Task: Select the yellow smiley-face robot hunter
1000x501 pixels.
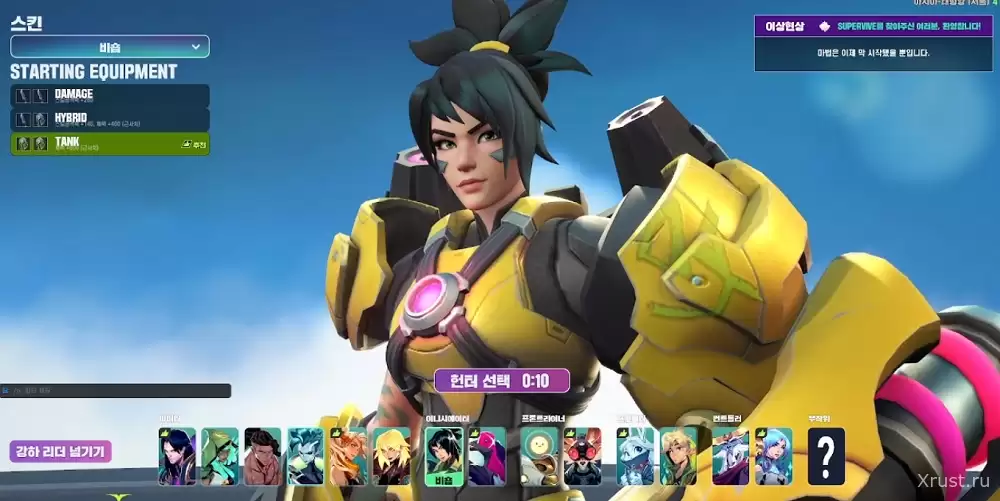Action: [539, 456]
